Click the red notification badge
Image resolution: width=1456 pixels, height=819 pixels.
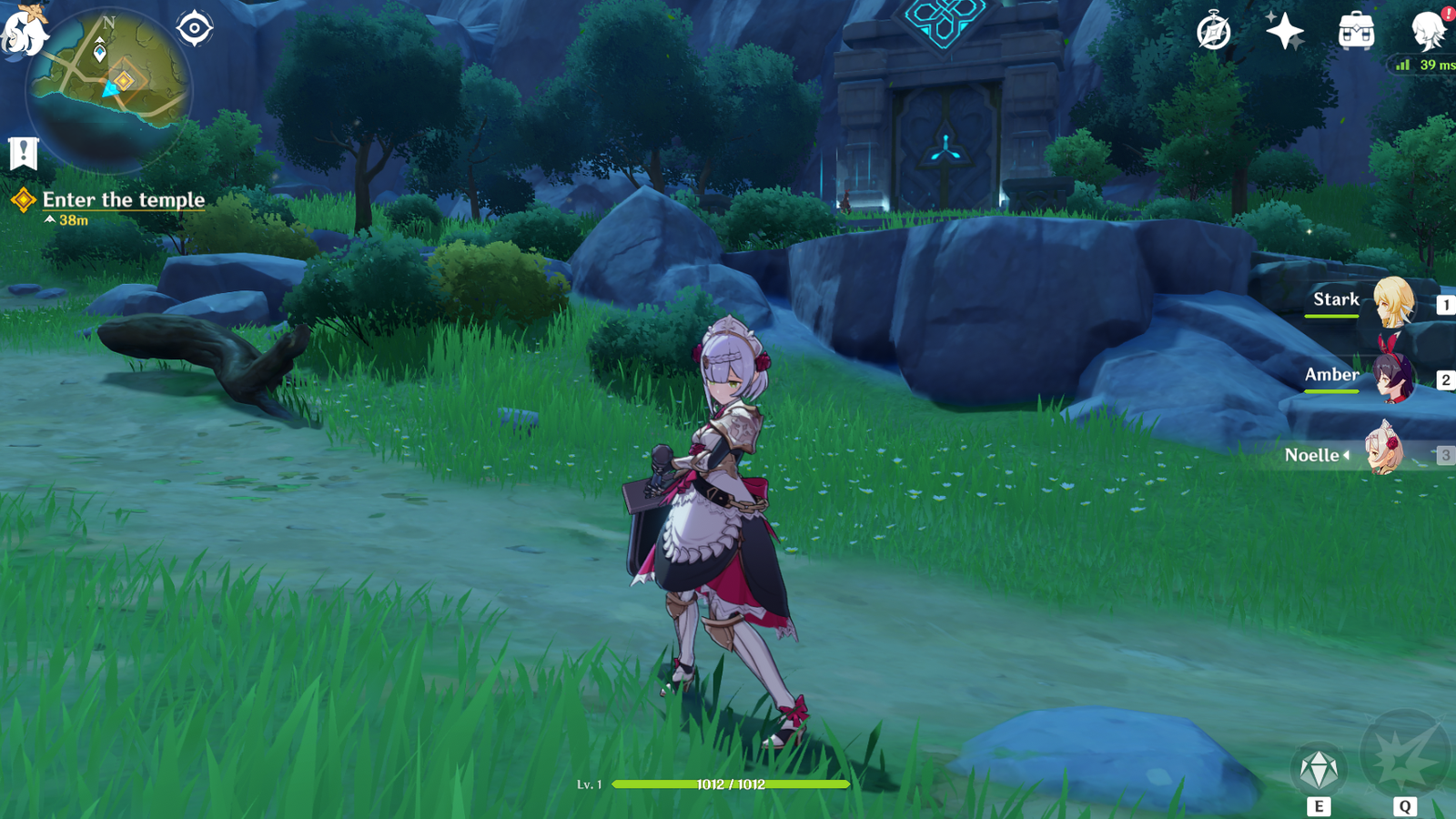1447,13
